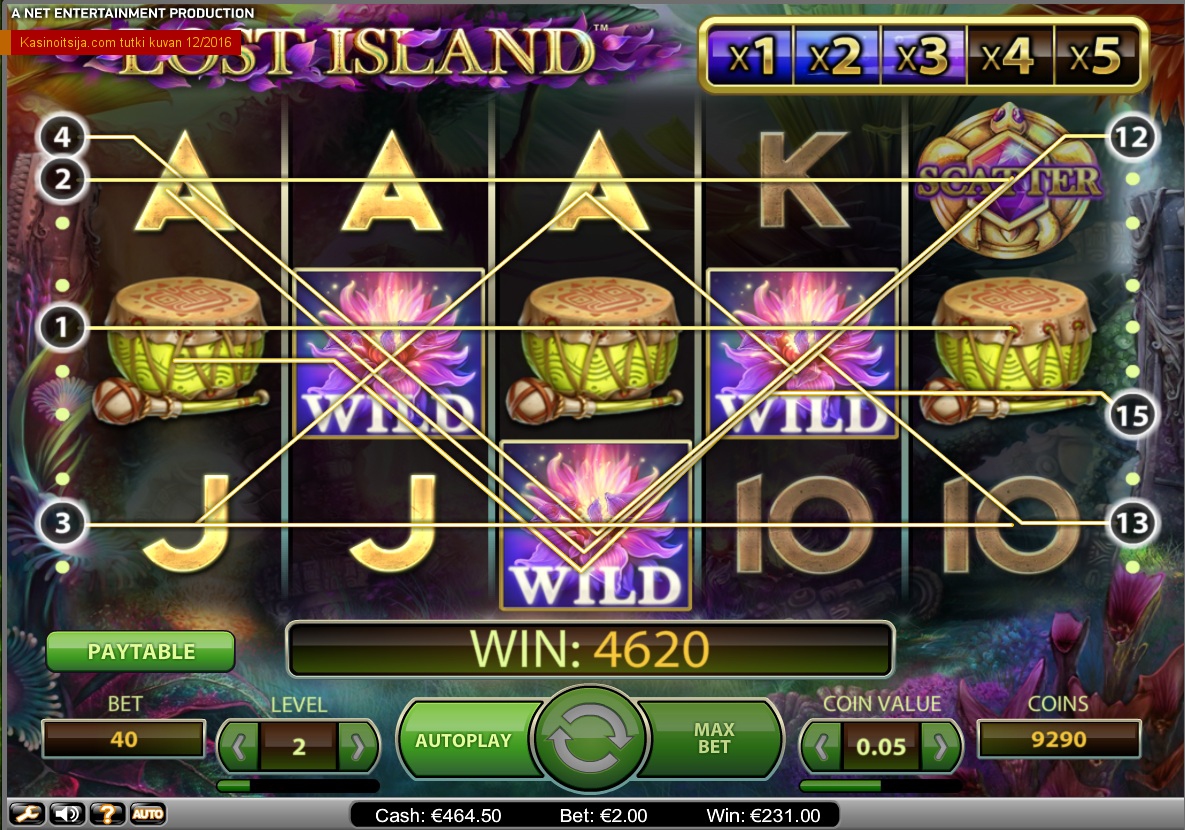The width and height of the screenshot is (1185, 830).
Task: Raise the coin value
Action: (940, 746)
